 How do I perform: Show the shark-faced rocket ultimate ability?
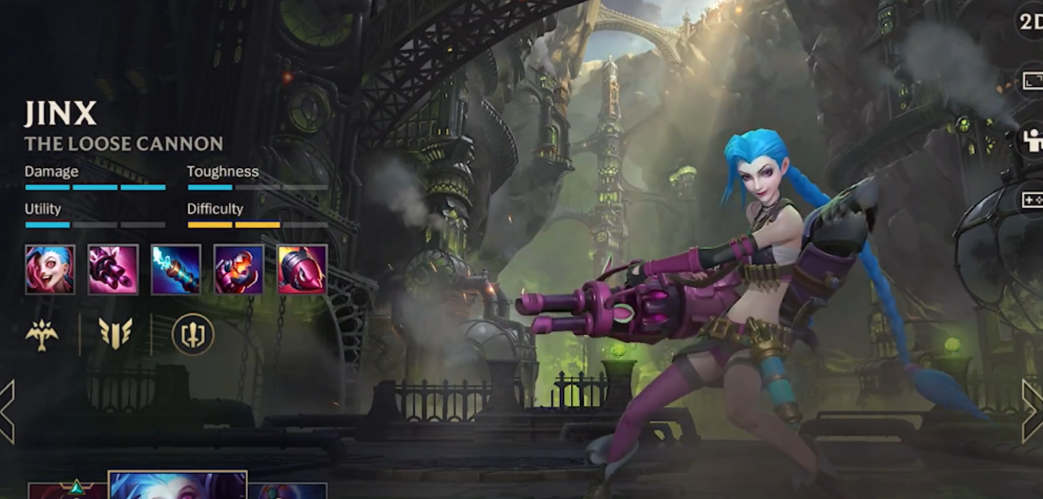pyautogui.click(x=302, y=270)
